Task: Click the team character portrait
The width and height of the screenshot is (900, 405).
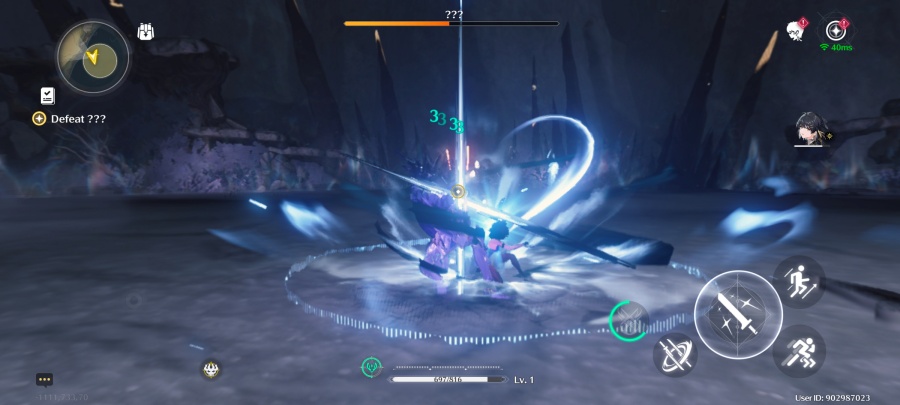Action: [813, 131]
